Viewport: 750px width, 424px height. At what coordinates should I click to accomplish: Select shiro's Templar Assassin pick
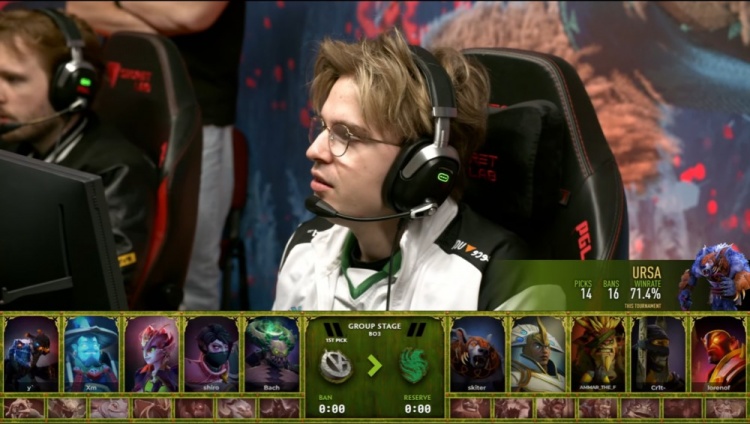tap(211, 353)
